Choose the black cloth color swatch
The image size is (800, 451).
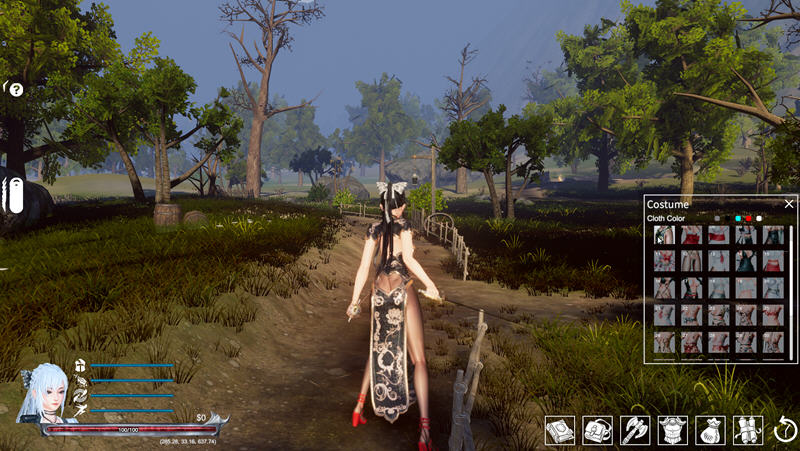[x=727, y=218]
